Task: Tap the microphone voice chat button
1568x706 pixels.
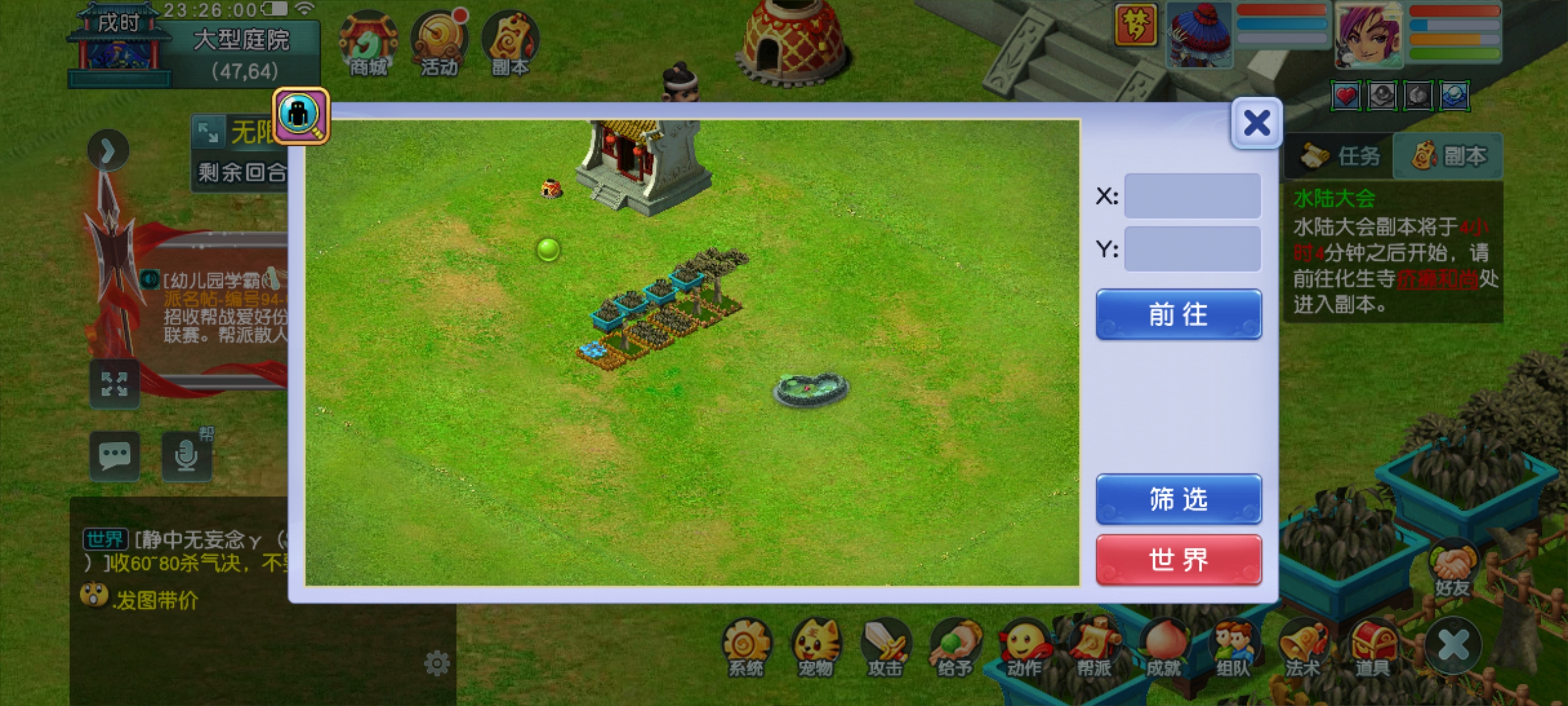Action: tap(187, 456)
